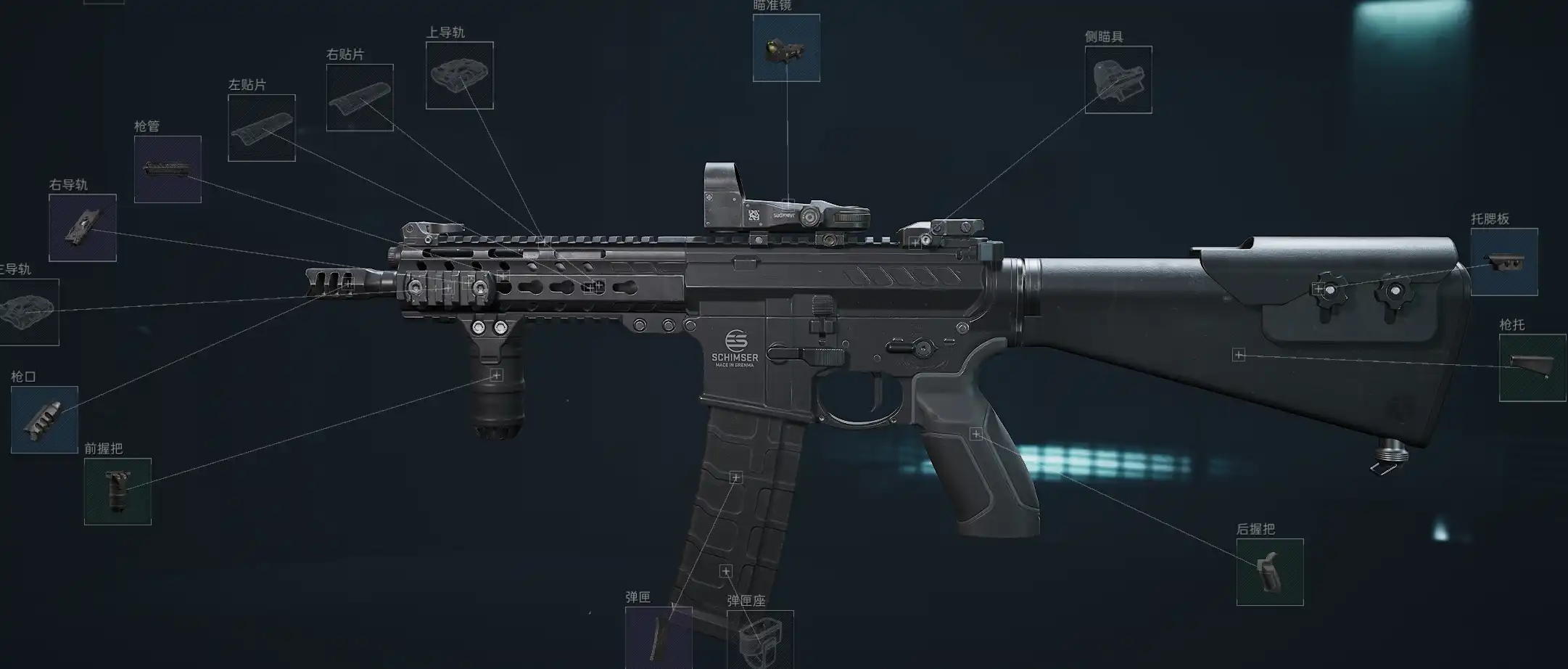This screenshot has width=1568, height=669.
Task: Select the 枪托 stock slot
Action: [x=1532, y=367]
